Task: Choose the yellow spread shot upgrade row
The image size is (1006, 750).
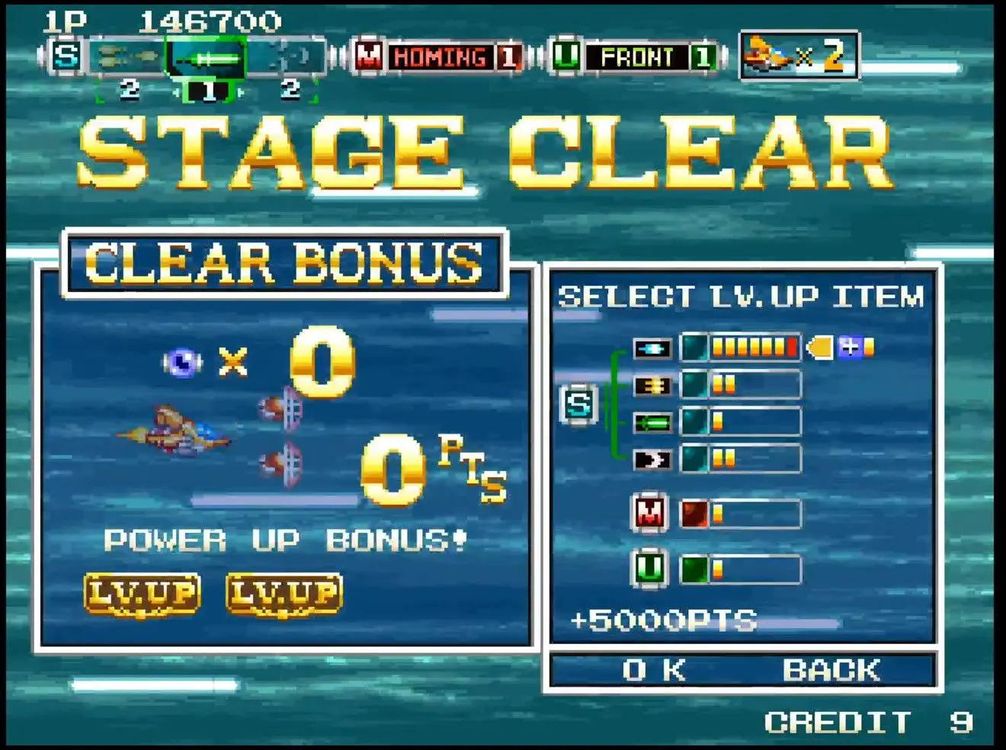Action: [x=740, y=385]
